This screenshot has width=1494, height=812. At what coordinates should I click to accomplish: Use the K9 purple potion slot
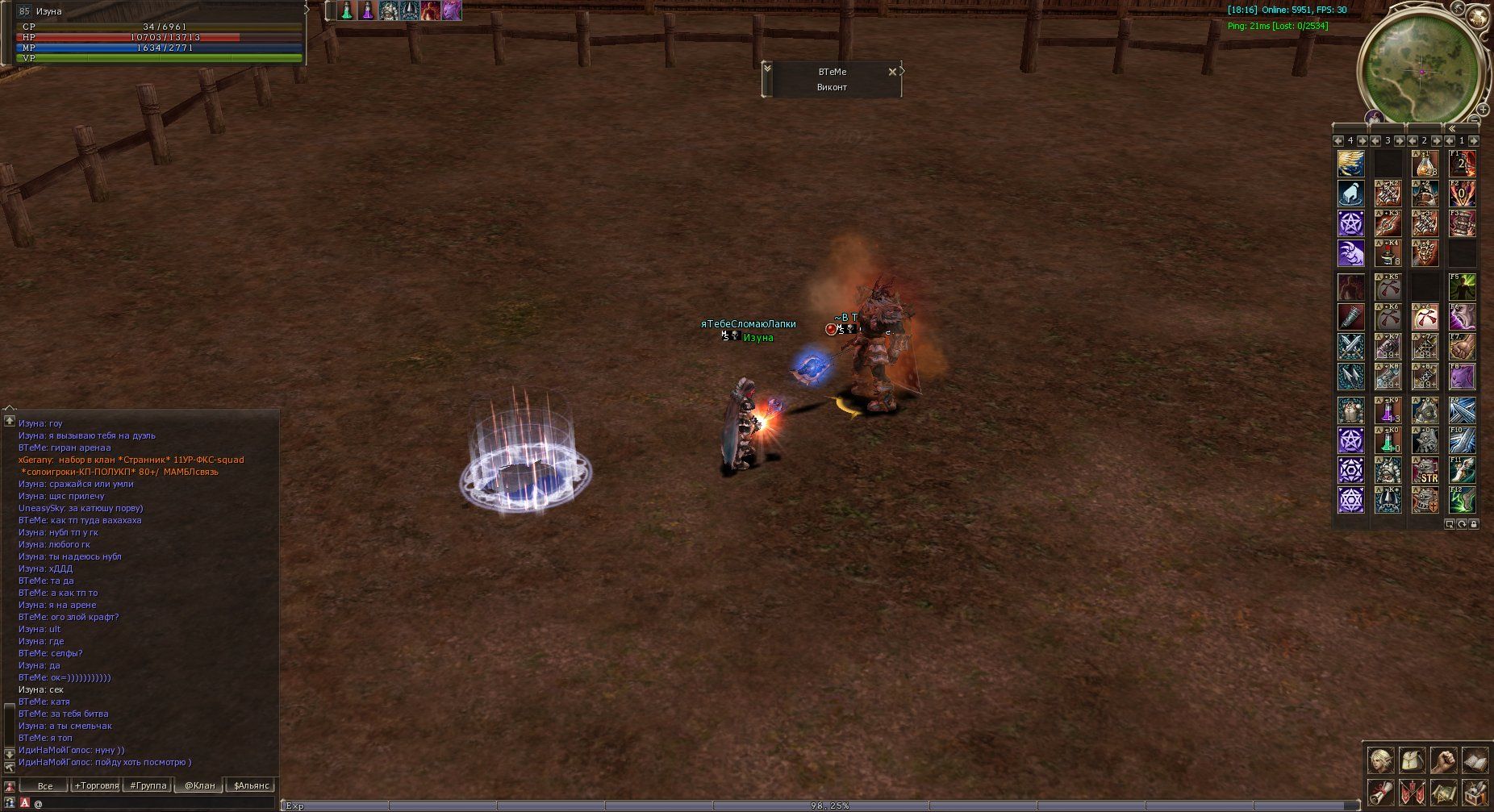click(1388, 410)
